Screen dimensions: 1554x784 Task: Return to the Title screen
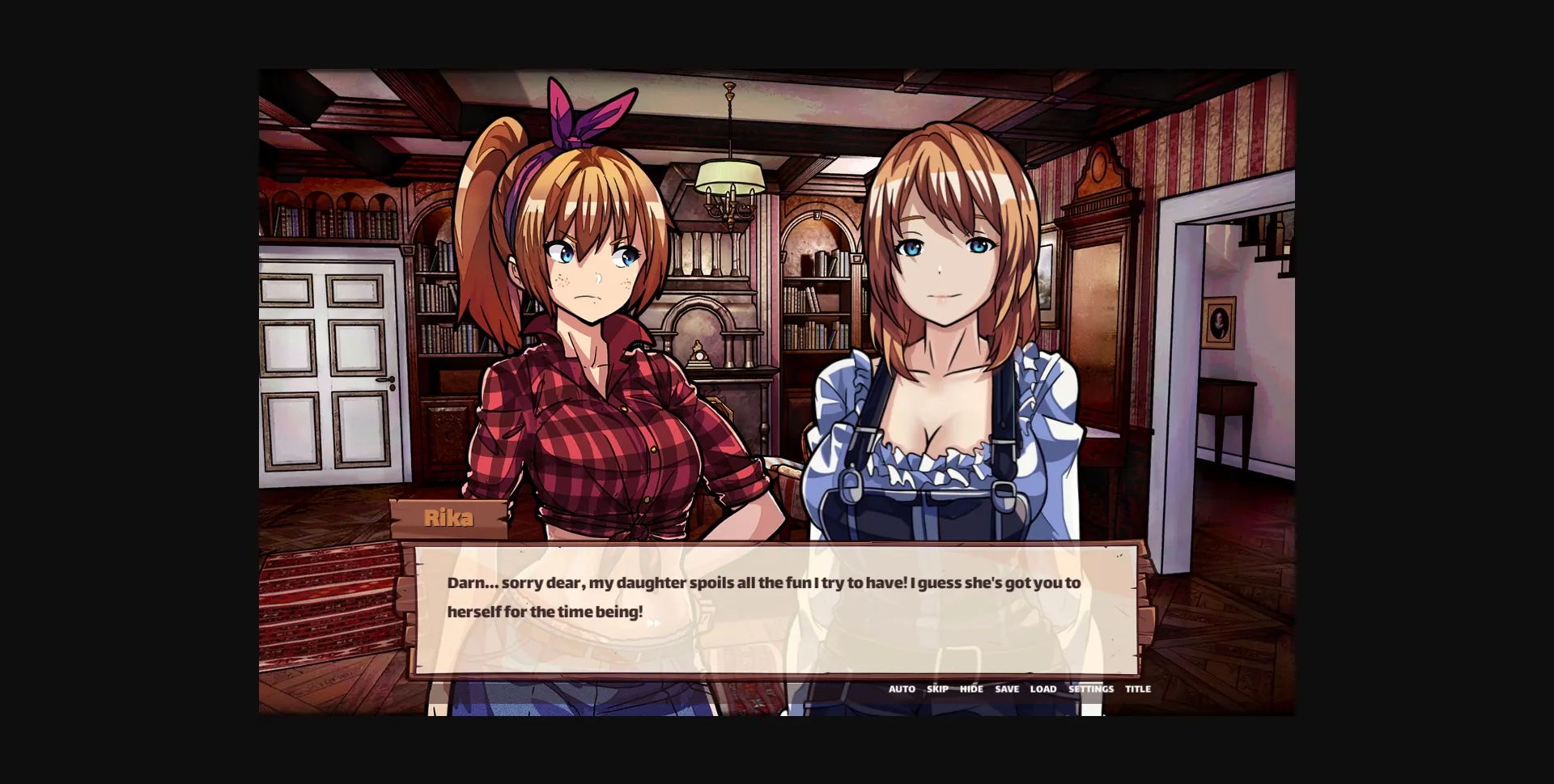1138,689
